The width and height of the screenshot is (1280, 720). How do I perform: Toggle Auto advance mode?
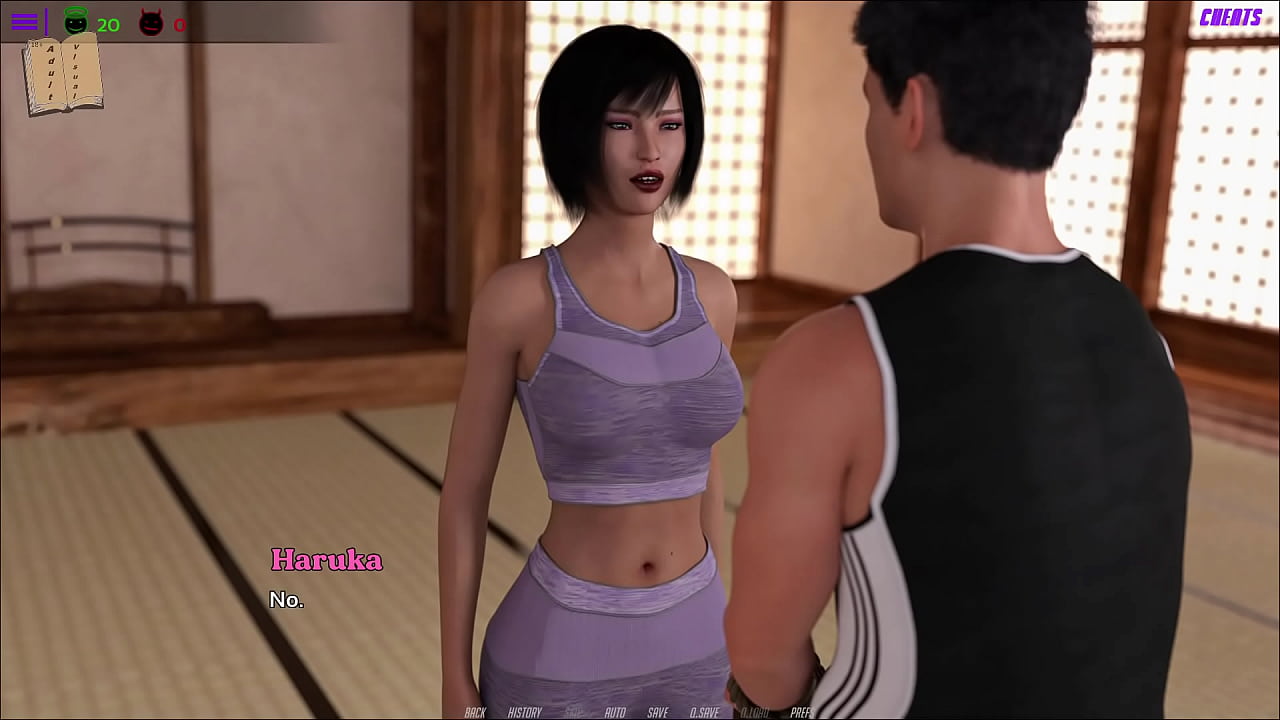(615, 712)
